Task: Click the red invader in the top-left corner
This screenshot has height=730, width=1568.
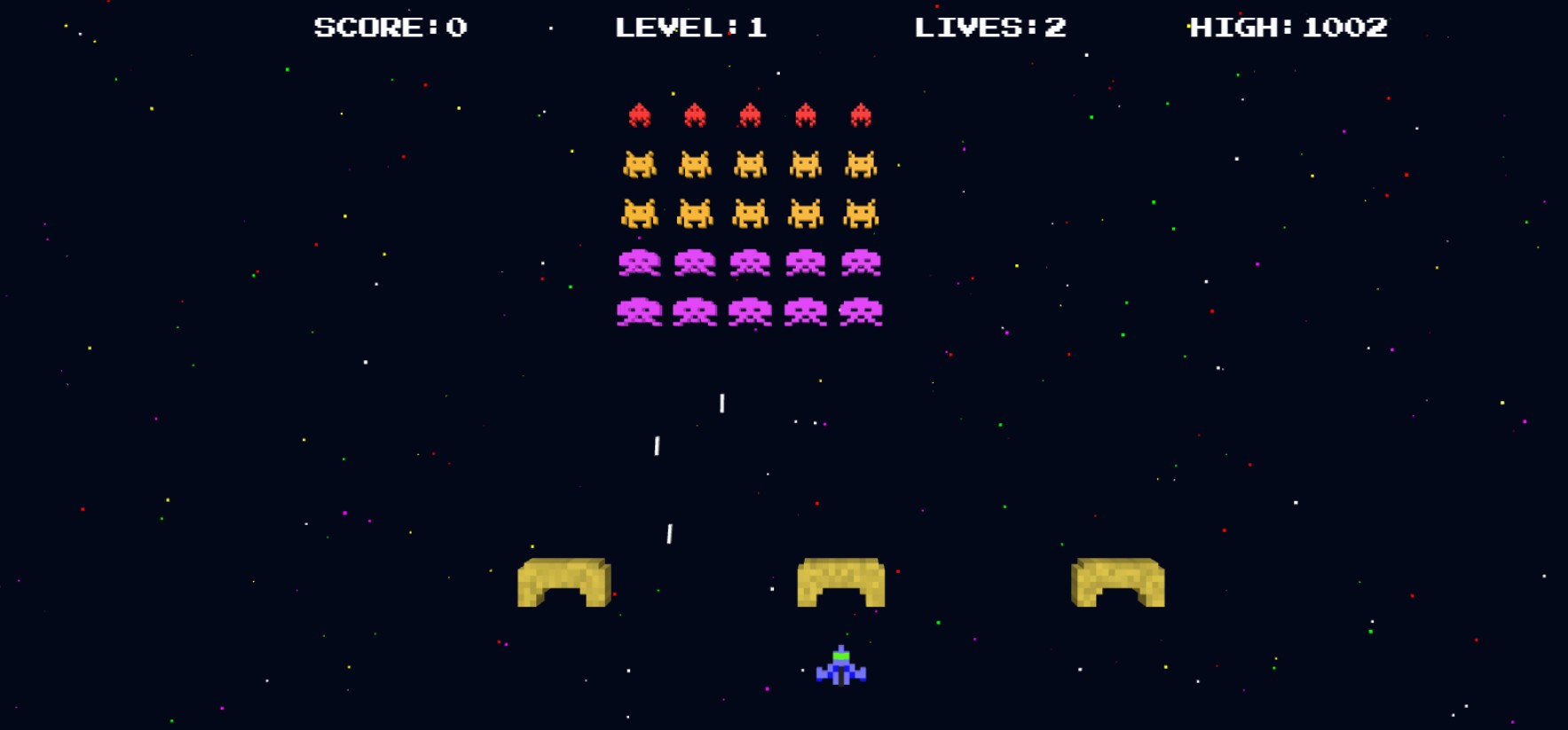Action: tap(641, 113)
